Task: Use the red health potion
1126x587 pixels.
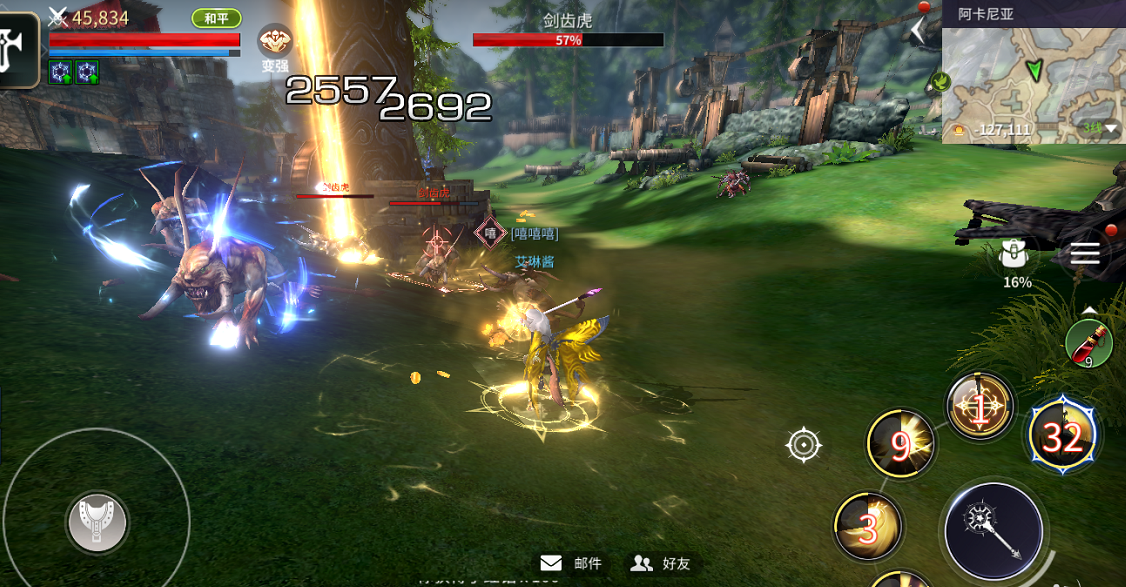Action: click(x=1089, y=343)
